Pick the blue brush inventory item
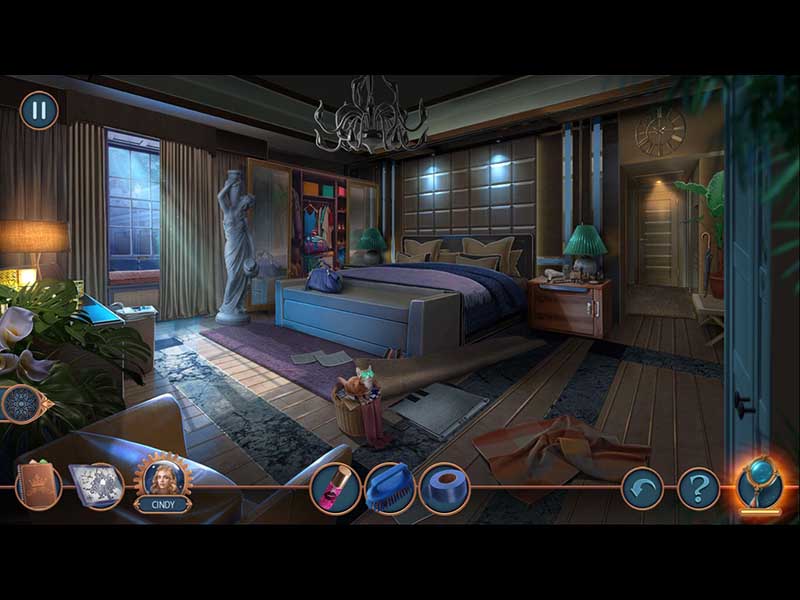 [389, 488]
